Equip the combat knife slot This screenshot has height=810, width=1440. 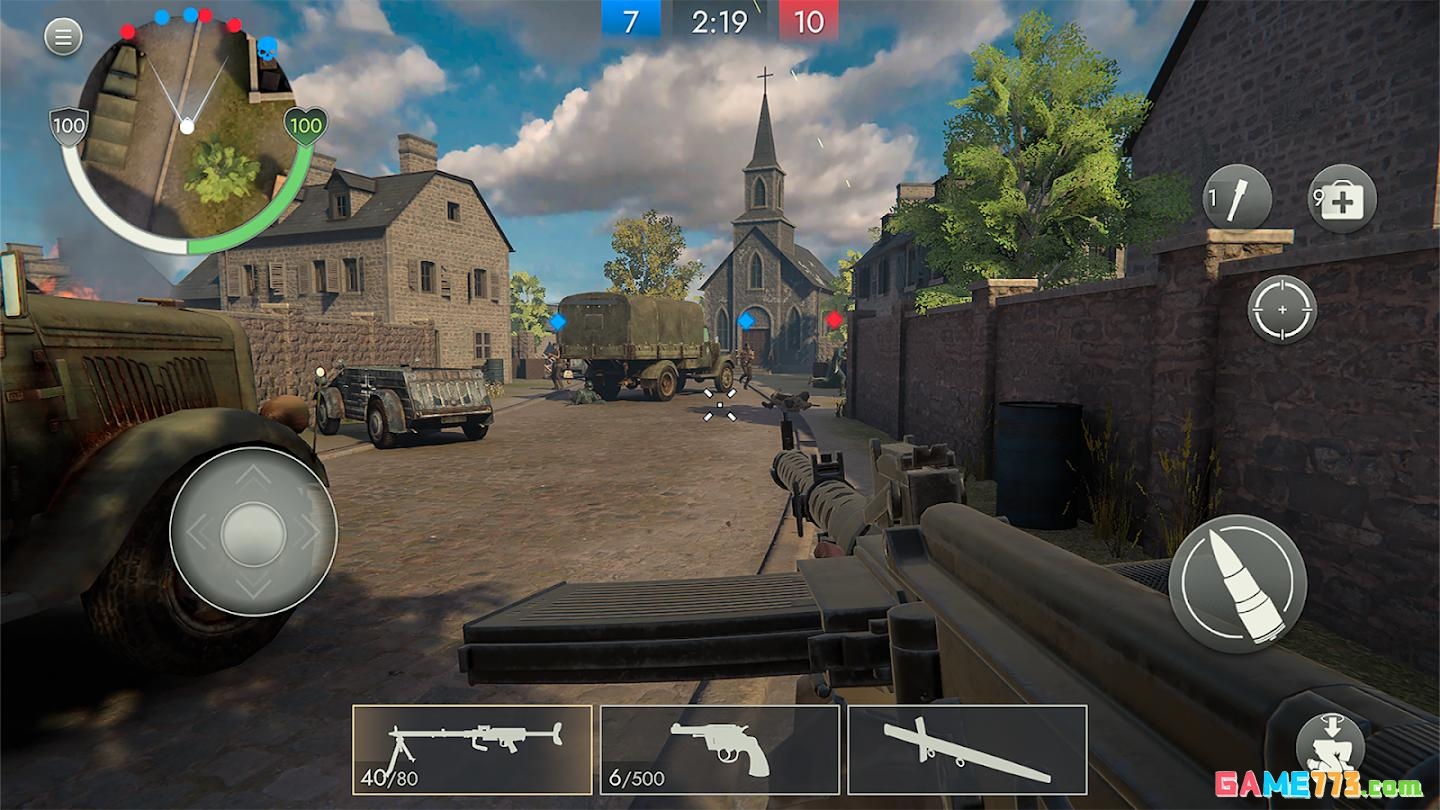967,750
